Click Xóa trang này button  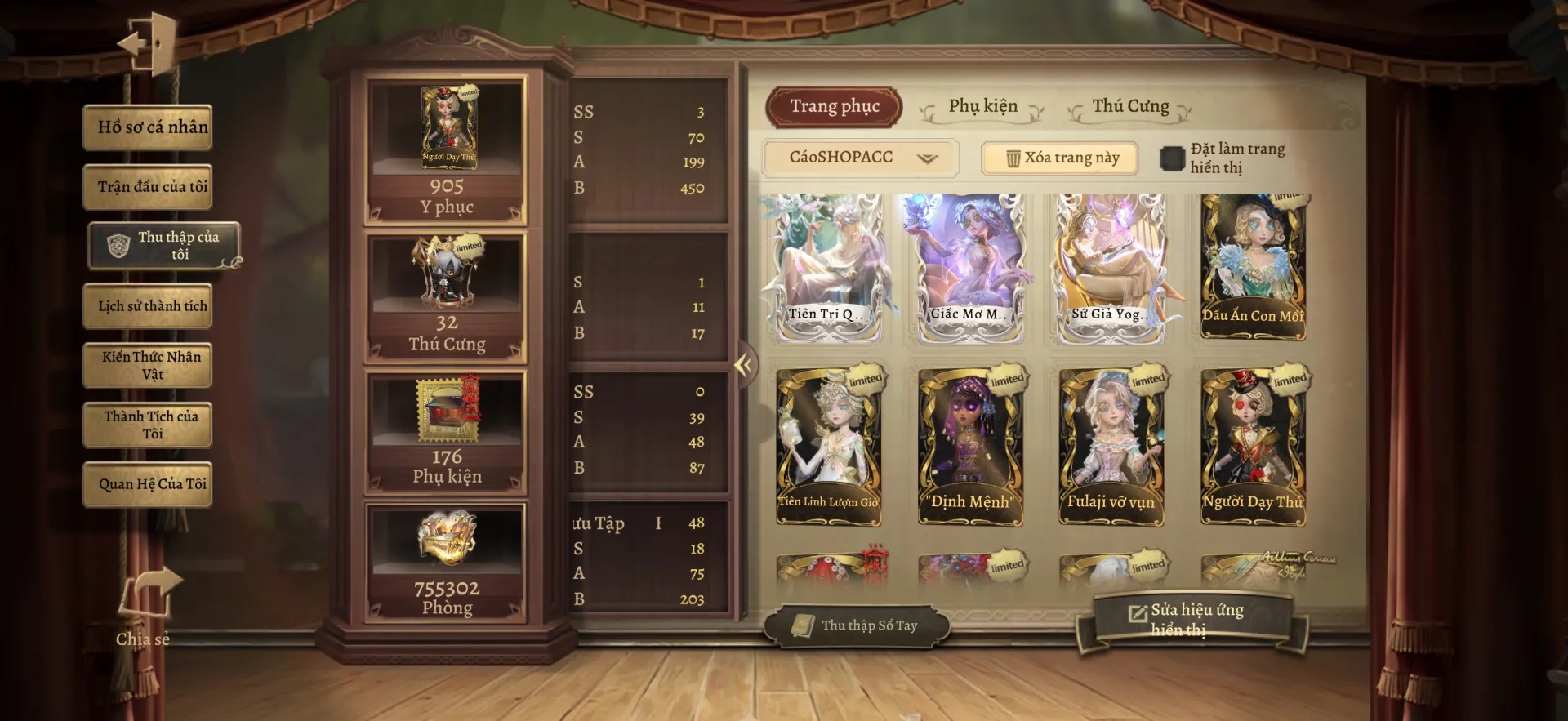(1060, 158)
